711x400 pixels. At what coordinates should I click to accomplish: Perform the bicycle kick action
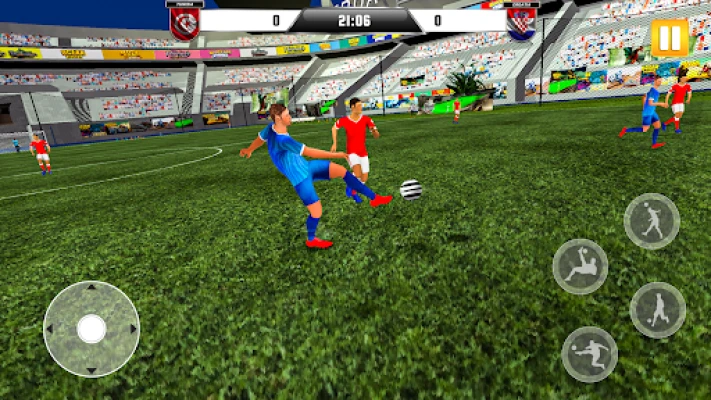[580, 266]
